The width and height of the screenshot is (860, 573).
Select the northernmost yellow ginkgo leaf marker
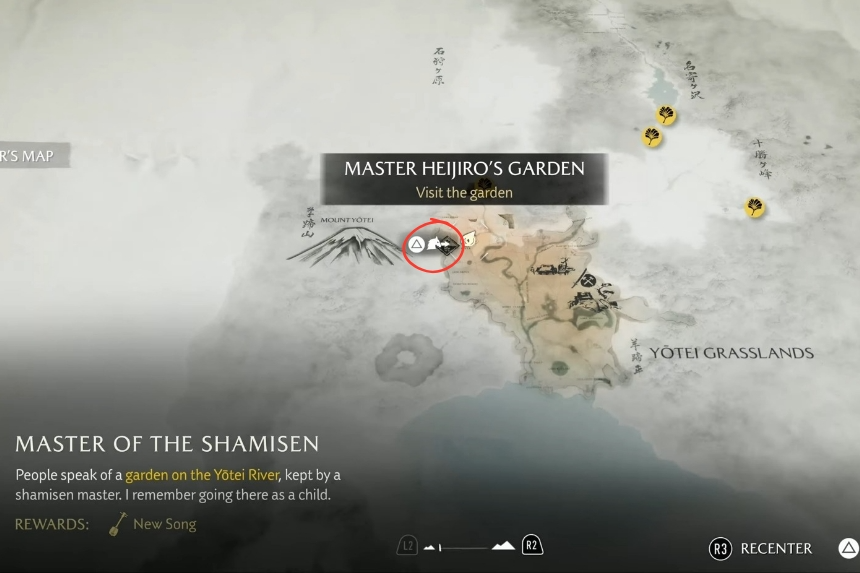(x=665, y=116)
